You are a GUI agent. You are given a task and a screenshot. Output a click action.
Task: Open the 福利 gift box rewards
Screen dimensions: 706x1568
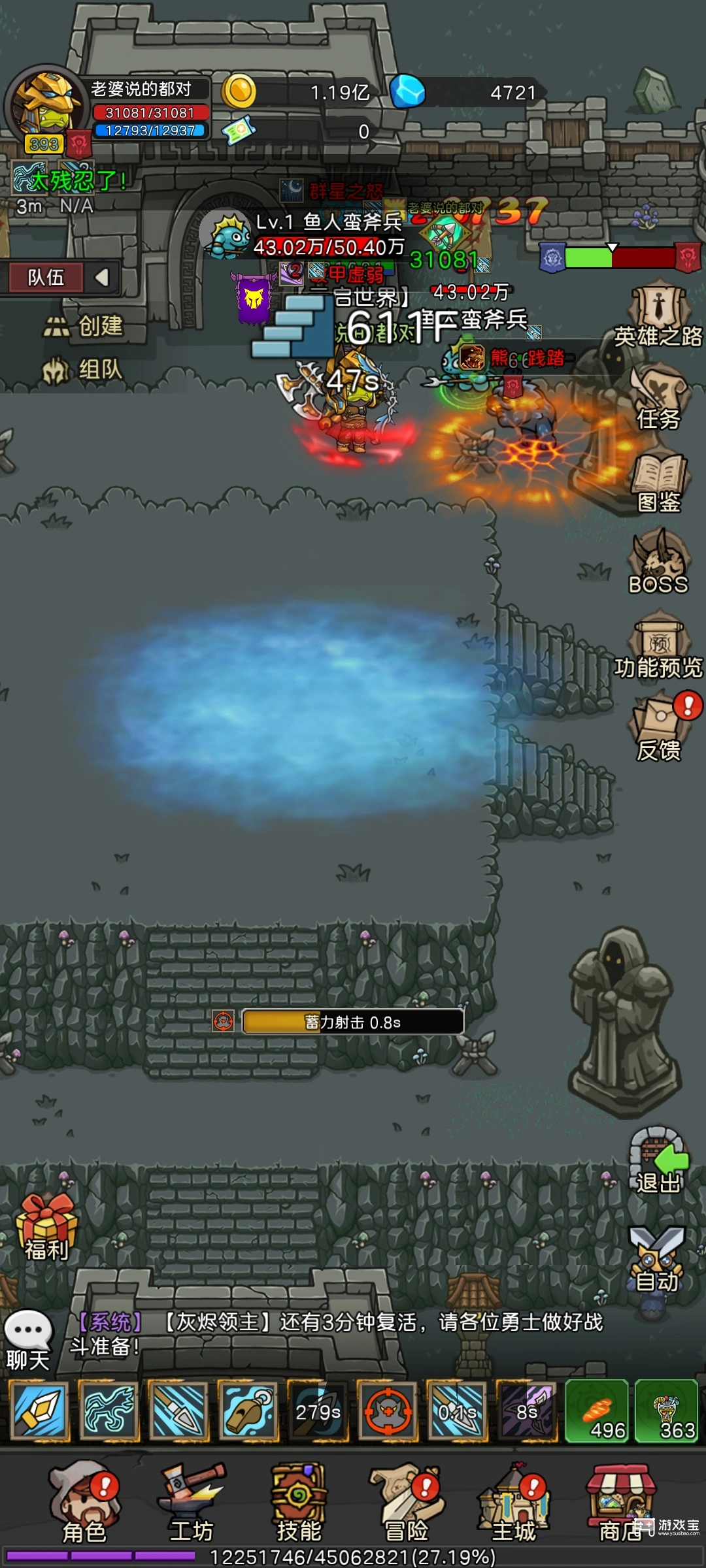click(x=46, y=1227)
